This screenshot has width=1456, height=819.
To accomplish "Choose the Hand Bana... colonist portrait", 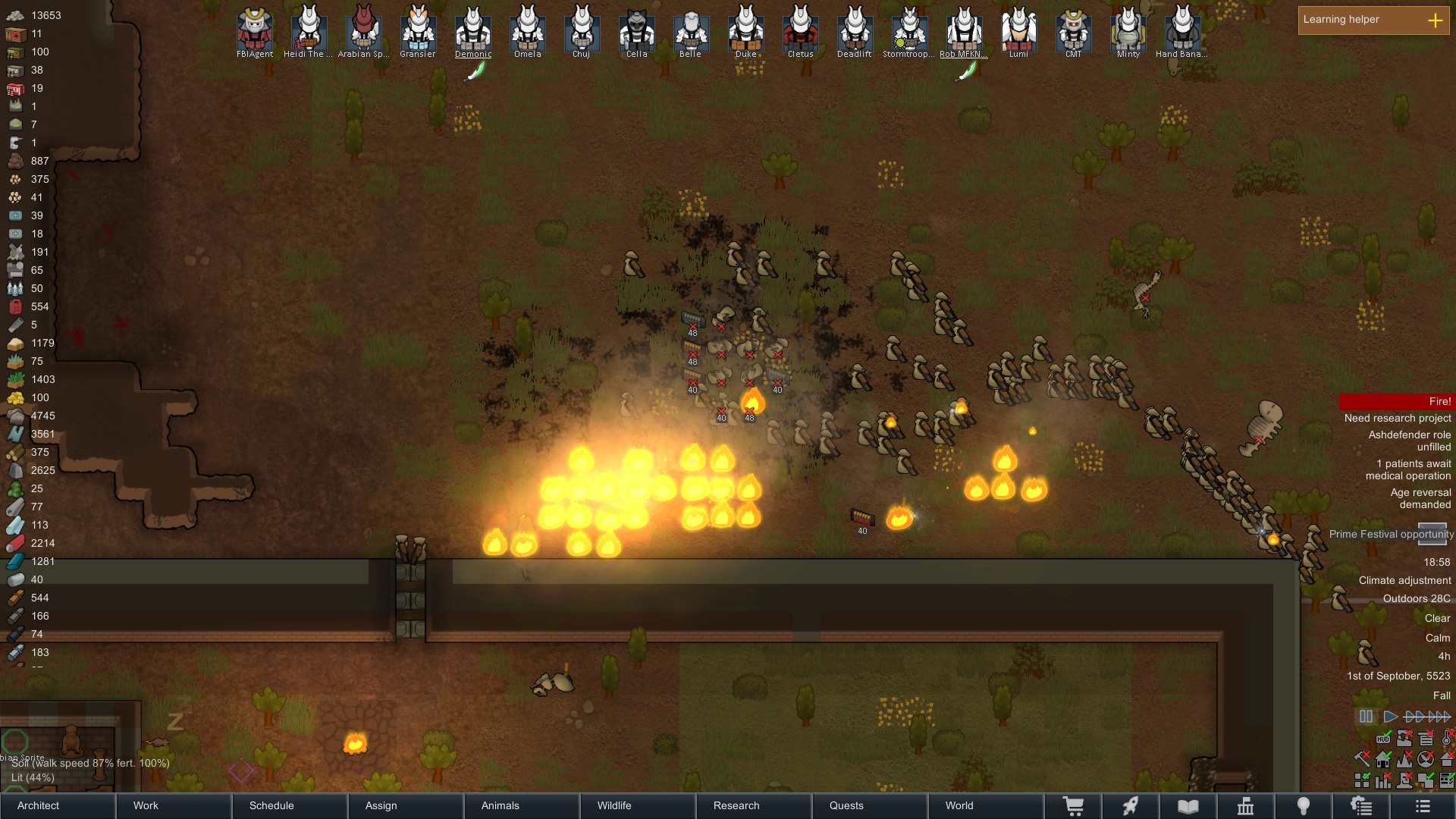I will tap(1182, 30).
